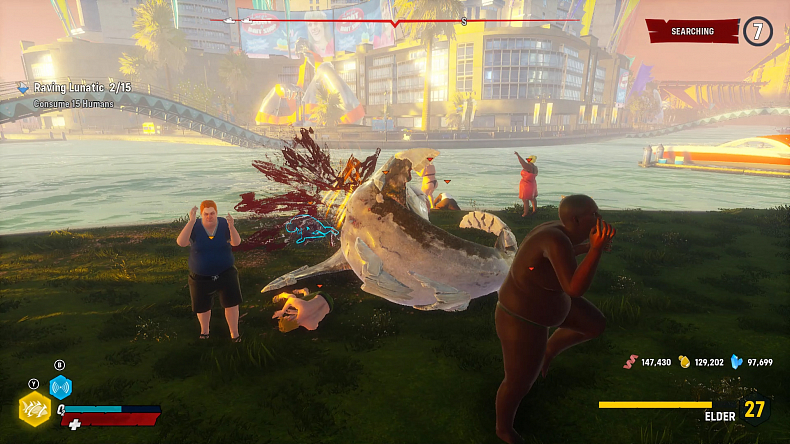This screenshot has height=444, width=790.
Task: Open the infamy rank 7 badge
Action: [757, 31]
